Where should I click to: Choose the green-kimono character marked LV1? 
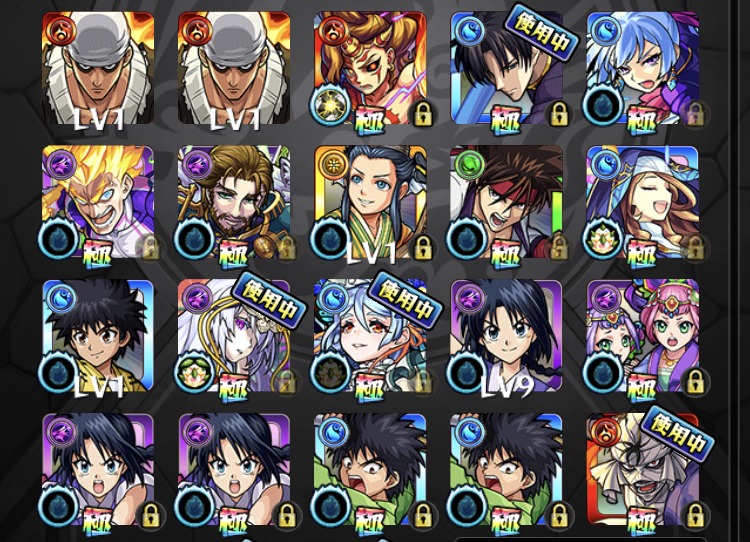[370, 202]
